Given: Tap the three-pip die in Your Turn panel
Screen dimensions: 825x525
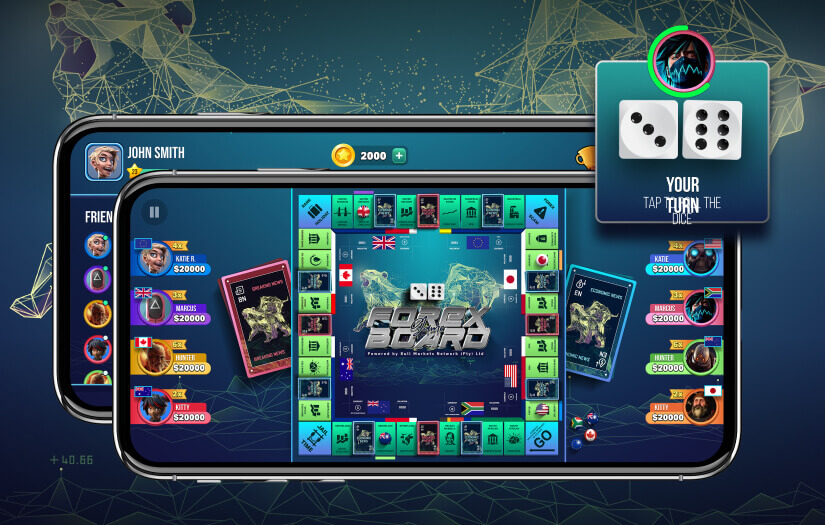Looking at the screenshot, I should [x=648, y=129].
